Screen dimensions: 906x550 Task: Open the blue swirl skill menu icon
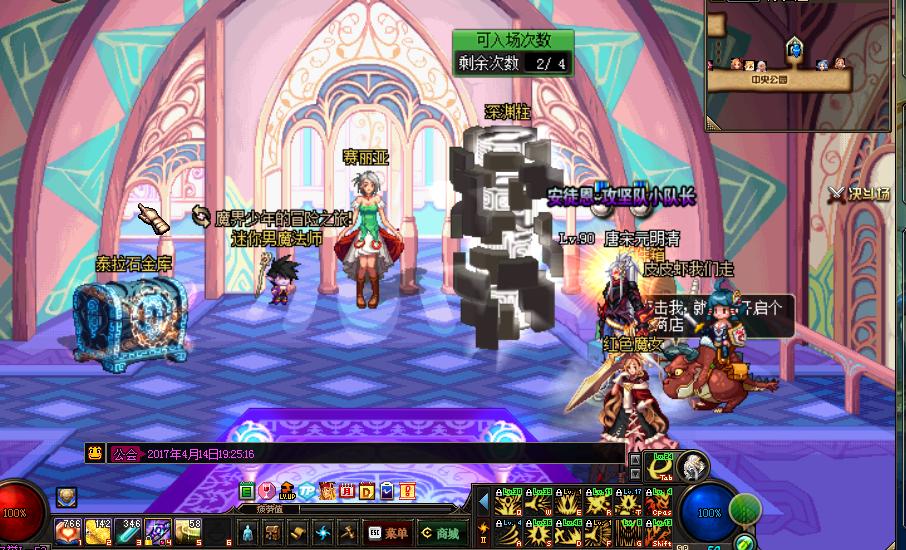[x=322, y=532]
